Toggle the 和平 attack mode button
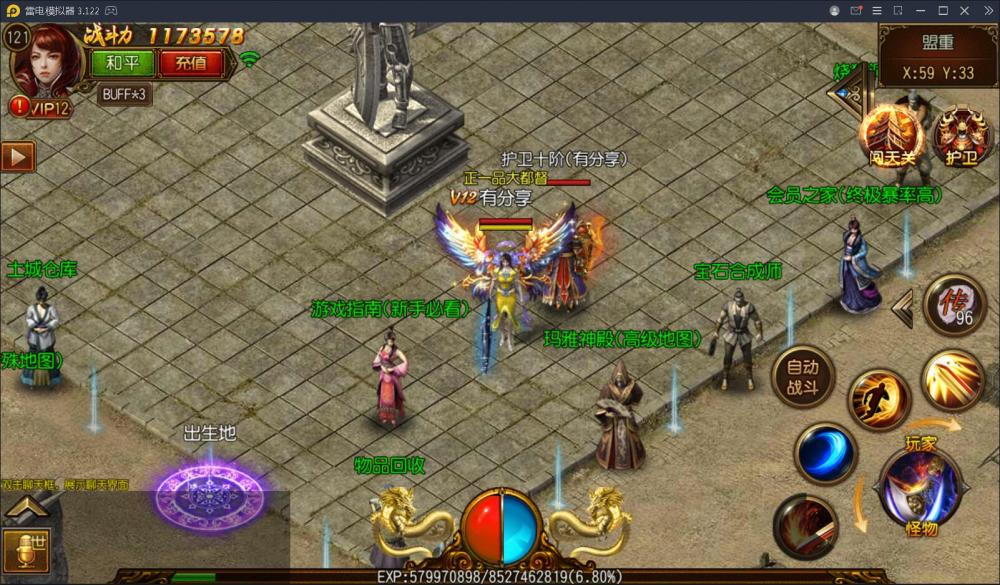Image resolution: width=1000 pixels, height=585 pixels. (124, 63)
